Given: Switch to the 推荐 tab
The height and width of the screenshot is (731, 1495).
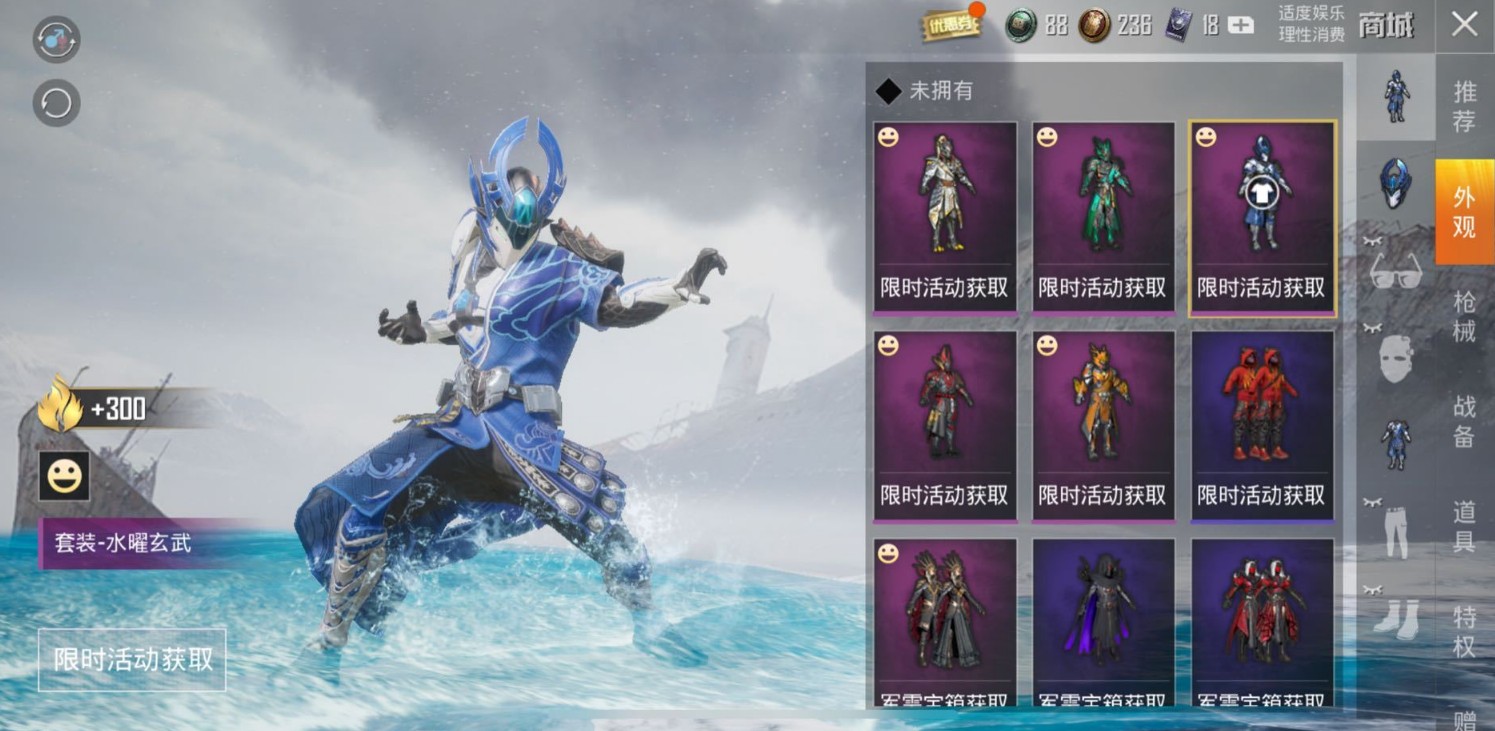Looking at the screenshot, I should coord(1464,101).
